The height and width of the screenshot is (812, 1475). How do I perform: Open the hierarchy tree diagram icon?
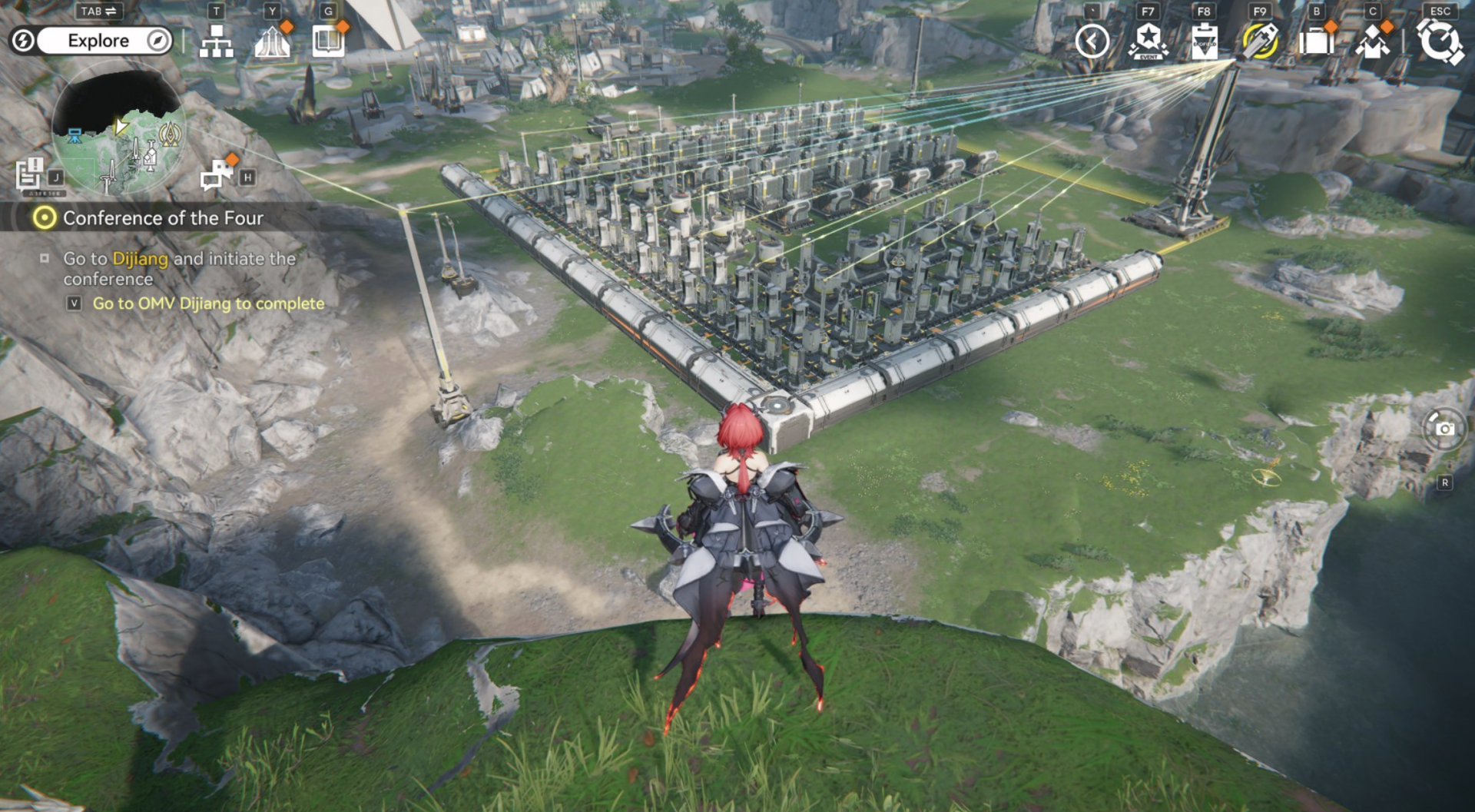(216, 41)
